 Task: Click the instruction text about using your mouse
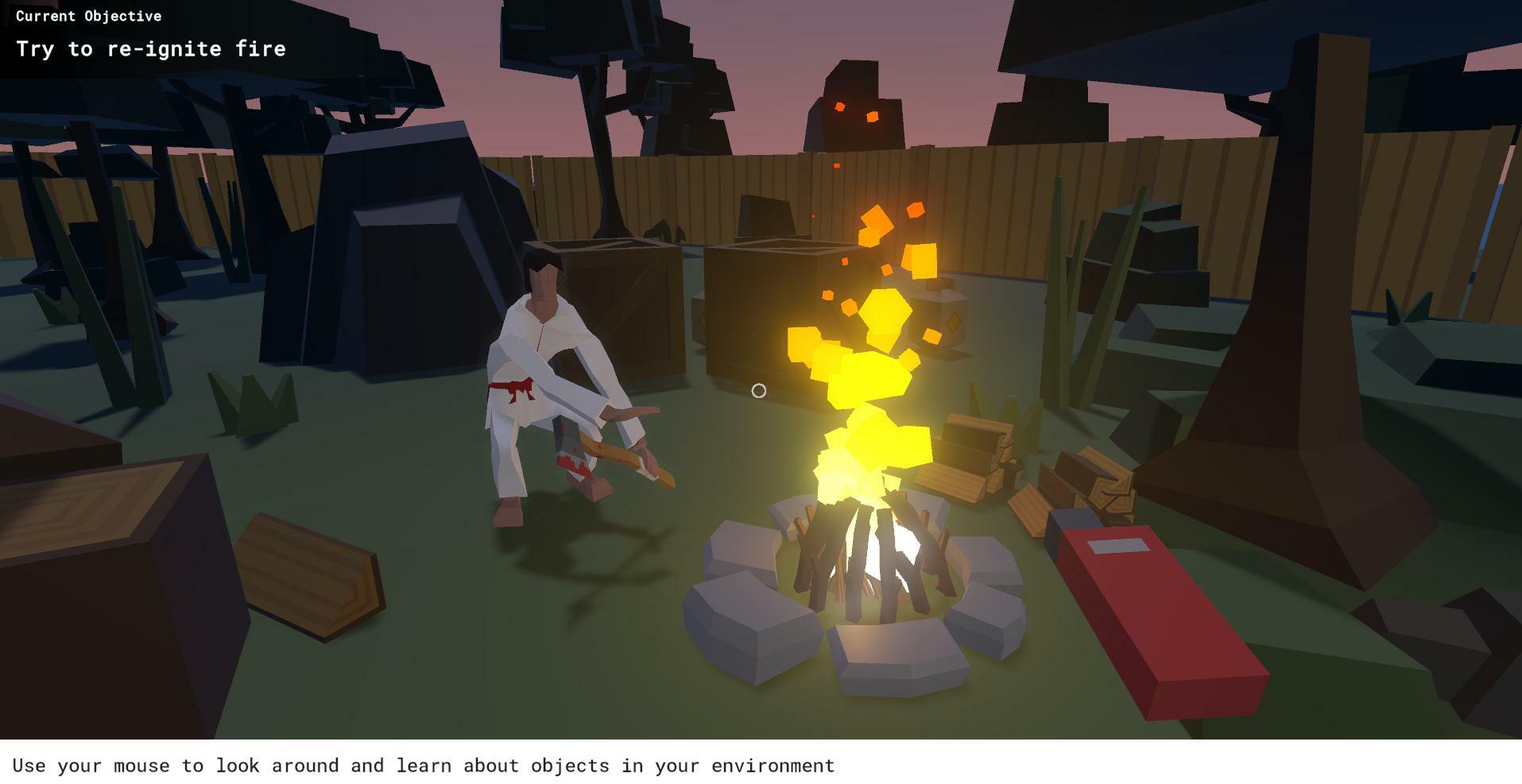(425, 765)
